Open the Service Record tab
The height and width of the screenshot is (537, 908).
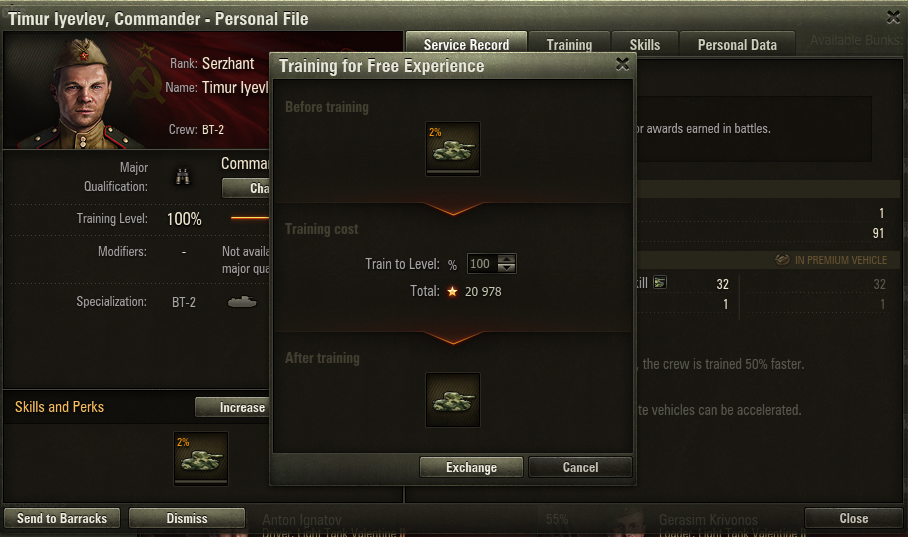click(x=466, y=45)
